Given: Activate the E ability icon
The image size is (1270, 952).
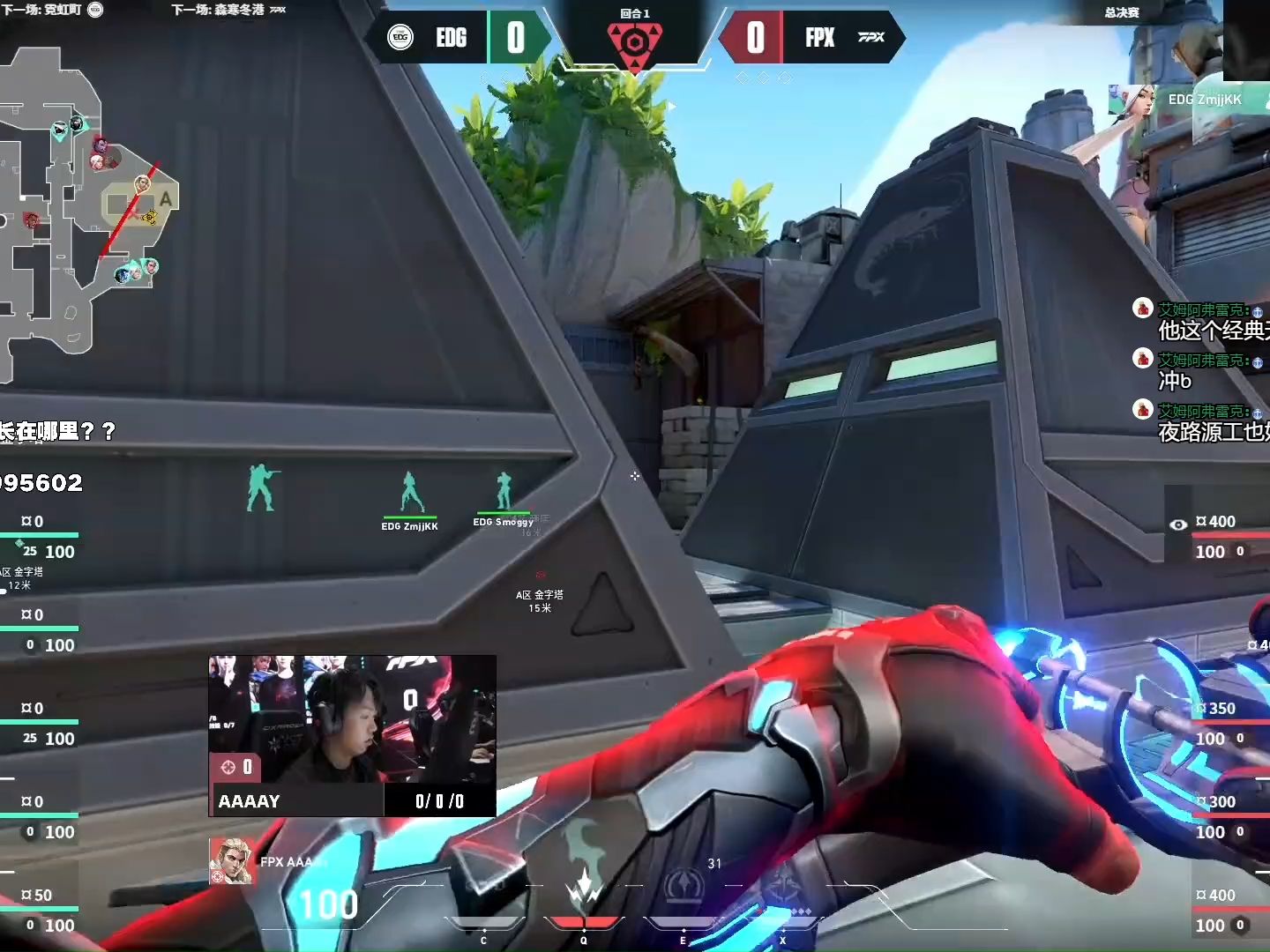Looking at the screenshot, I should [682, 889].
